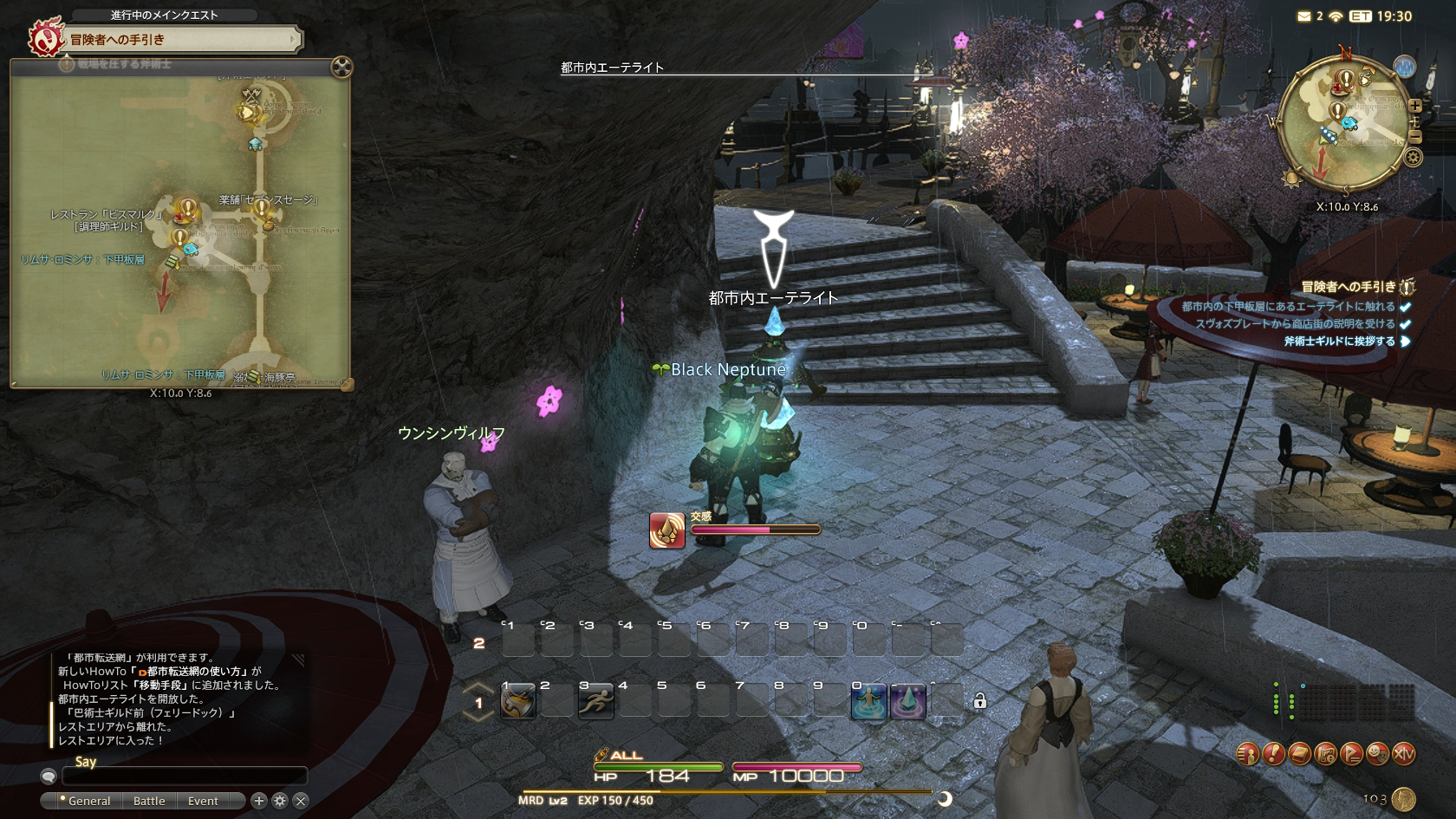Zoom out the minimap with minus button
The image size is (1456, 819).
pyautogui.click(x=1415, y=136)
